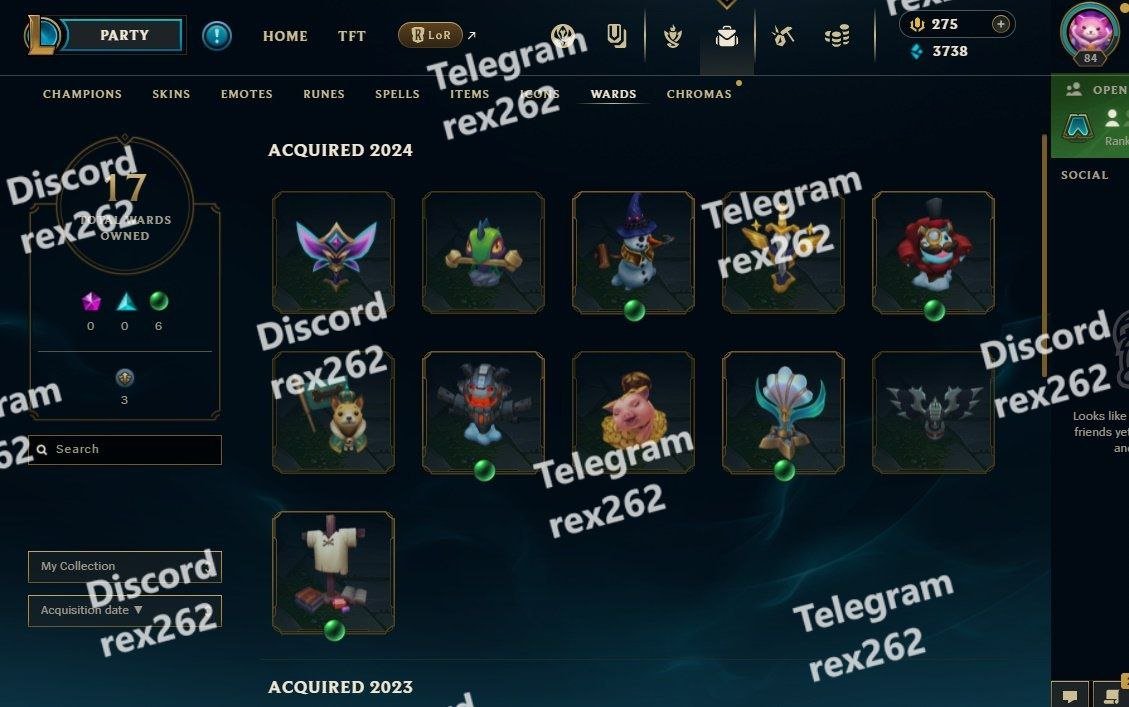Change the Acquisition date sorting dropdown
The image size is (1129, 707).
(x=125, y=610)
